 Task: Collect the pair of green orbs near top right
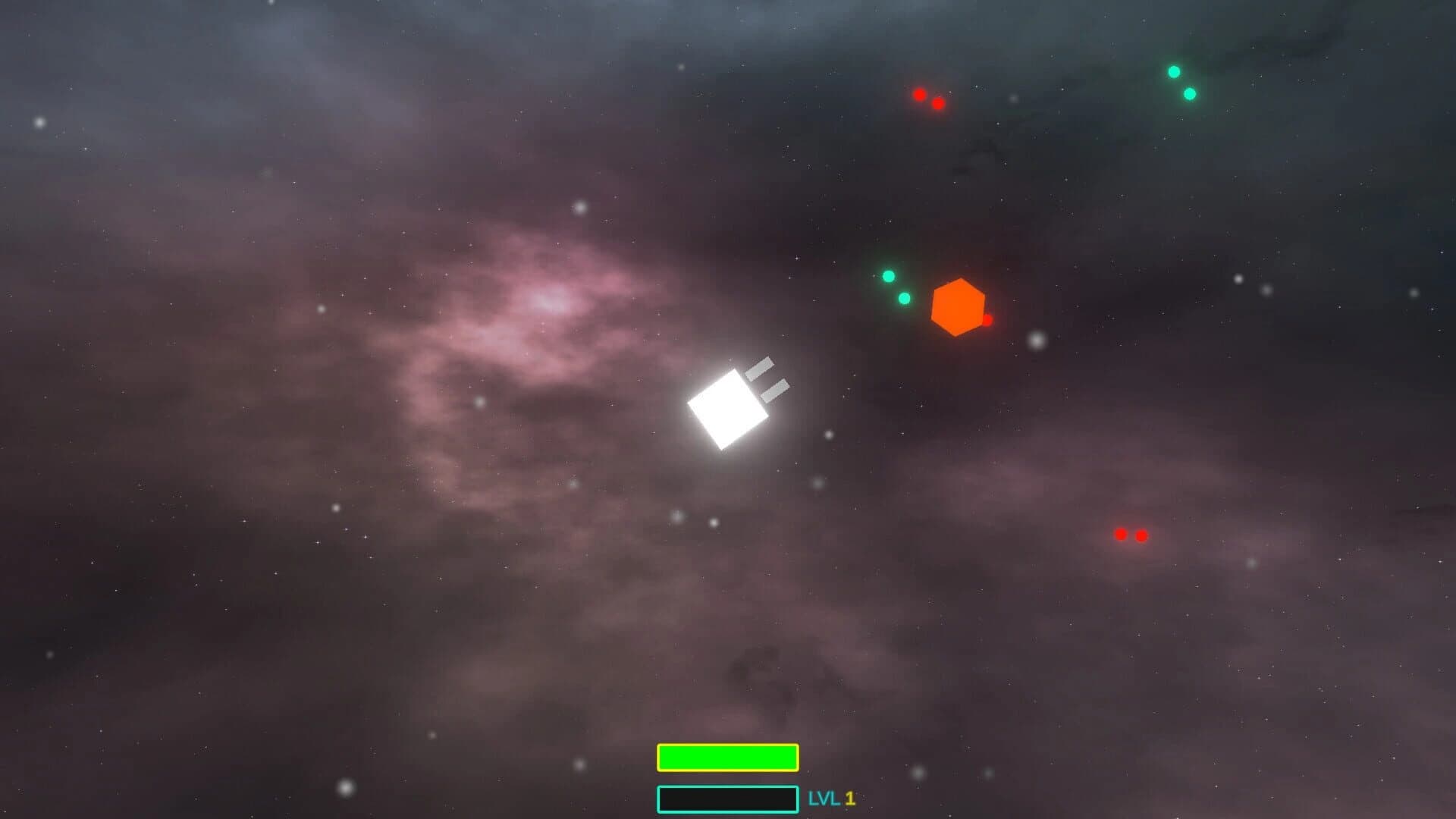tap(1181, 83)
